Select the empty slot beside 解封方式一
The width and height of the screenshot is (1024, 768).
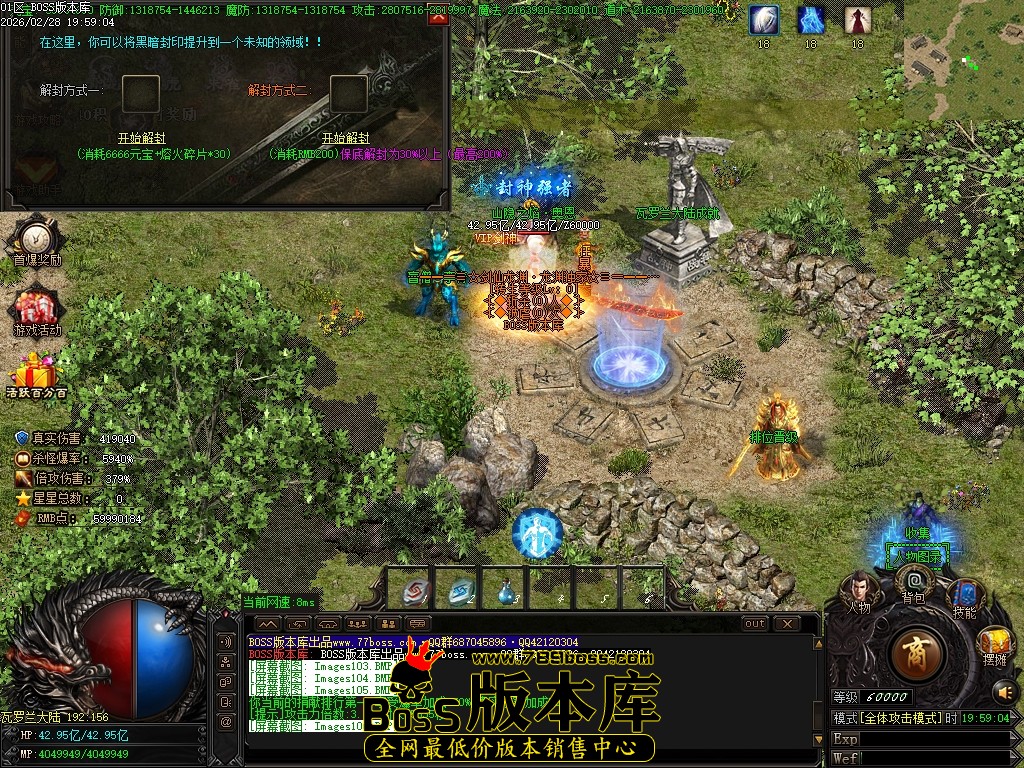click(141, 94)
